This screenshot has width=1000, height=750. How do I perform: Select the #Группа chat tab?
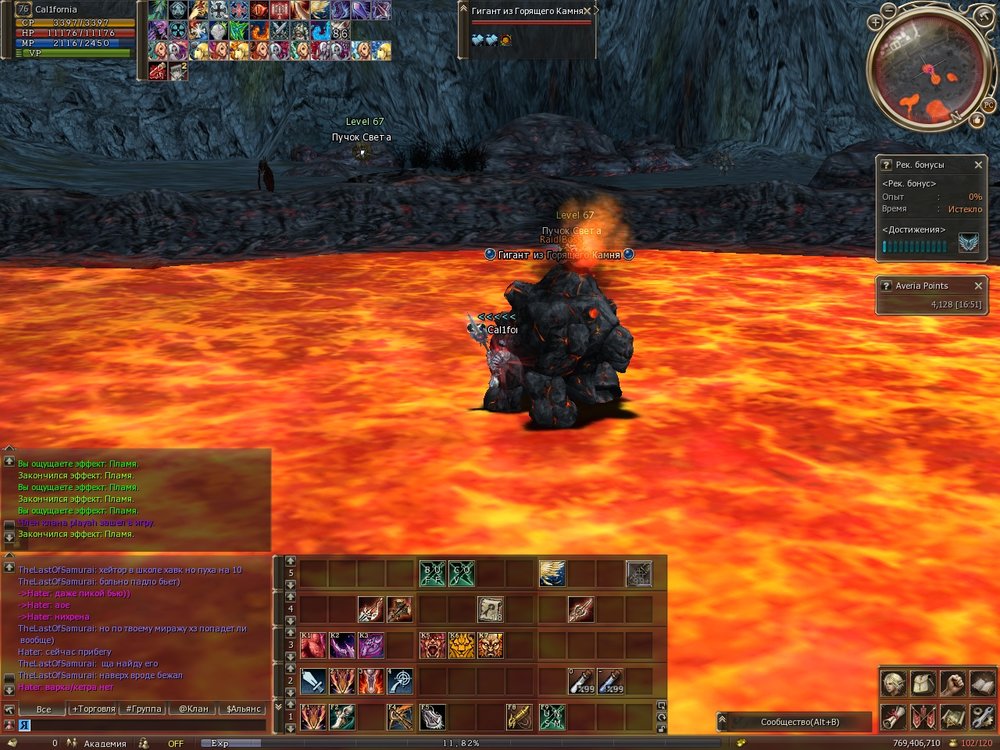click(143, 709)
